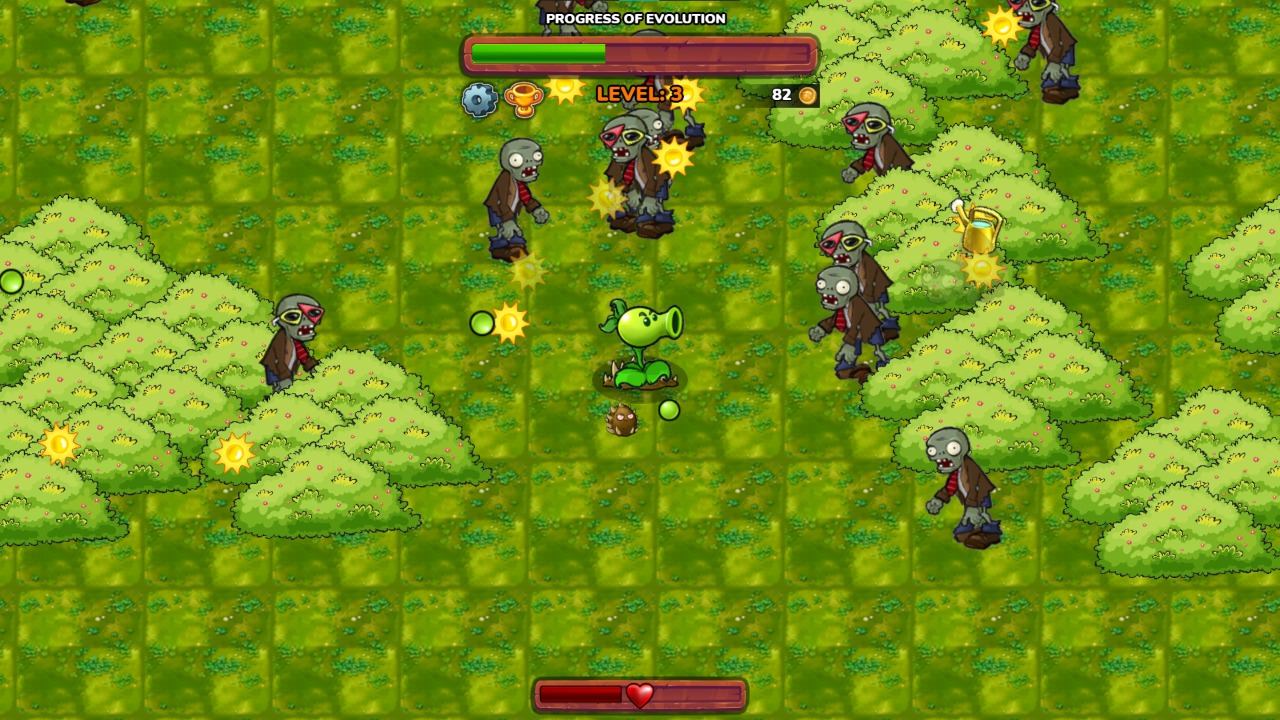
Task: Click the PROGRESS OF EVOLUTION bar
Action: [x=639, y=55]
